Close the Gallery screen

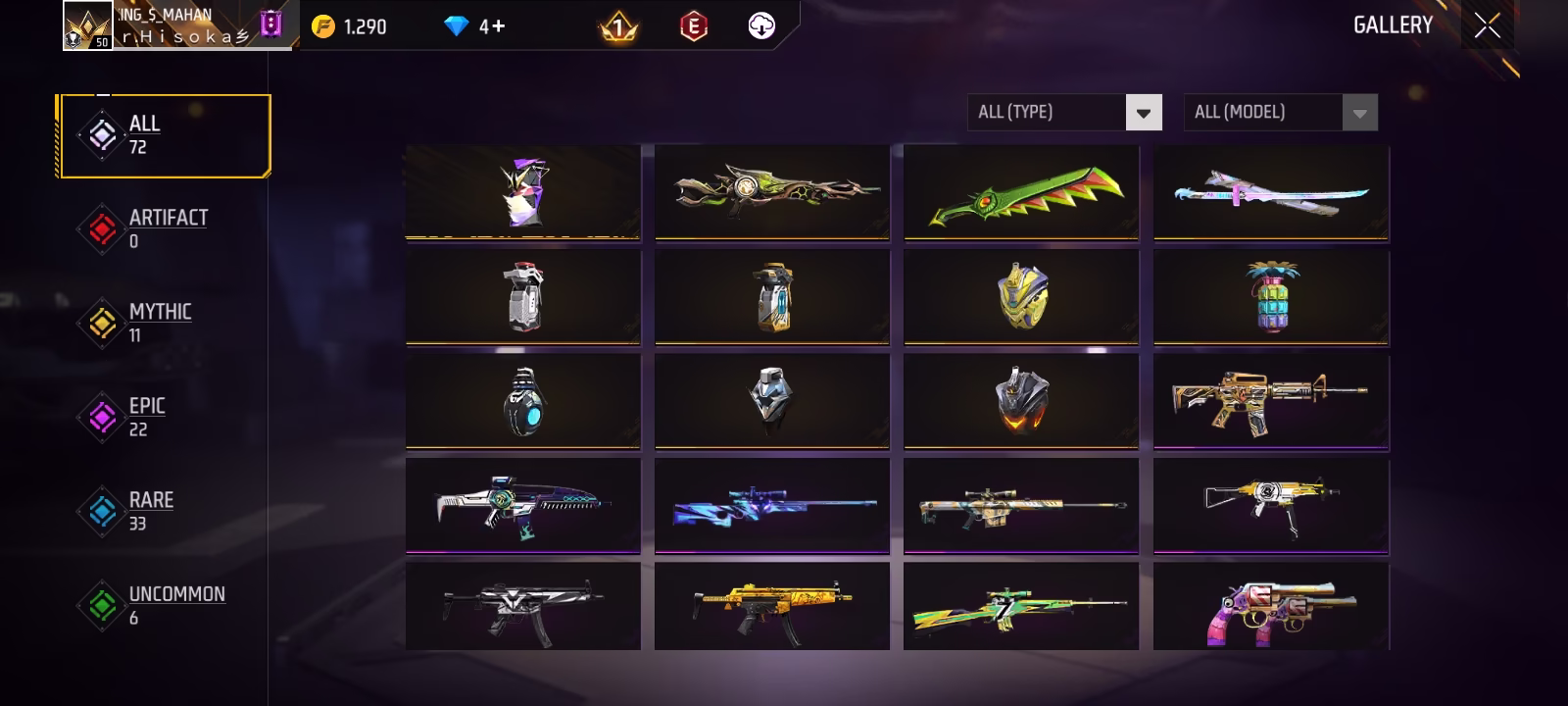(x=1487, y=26)
